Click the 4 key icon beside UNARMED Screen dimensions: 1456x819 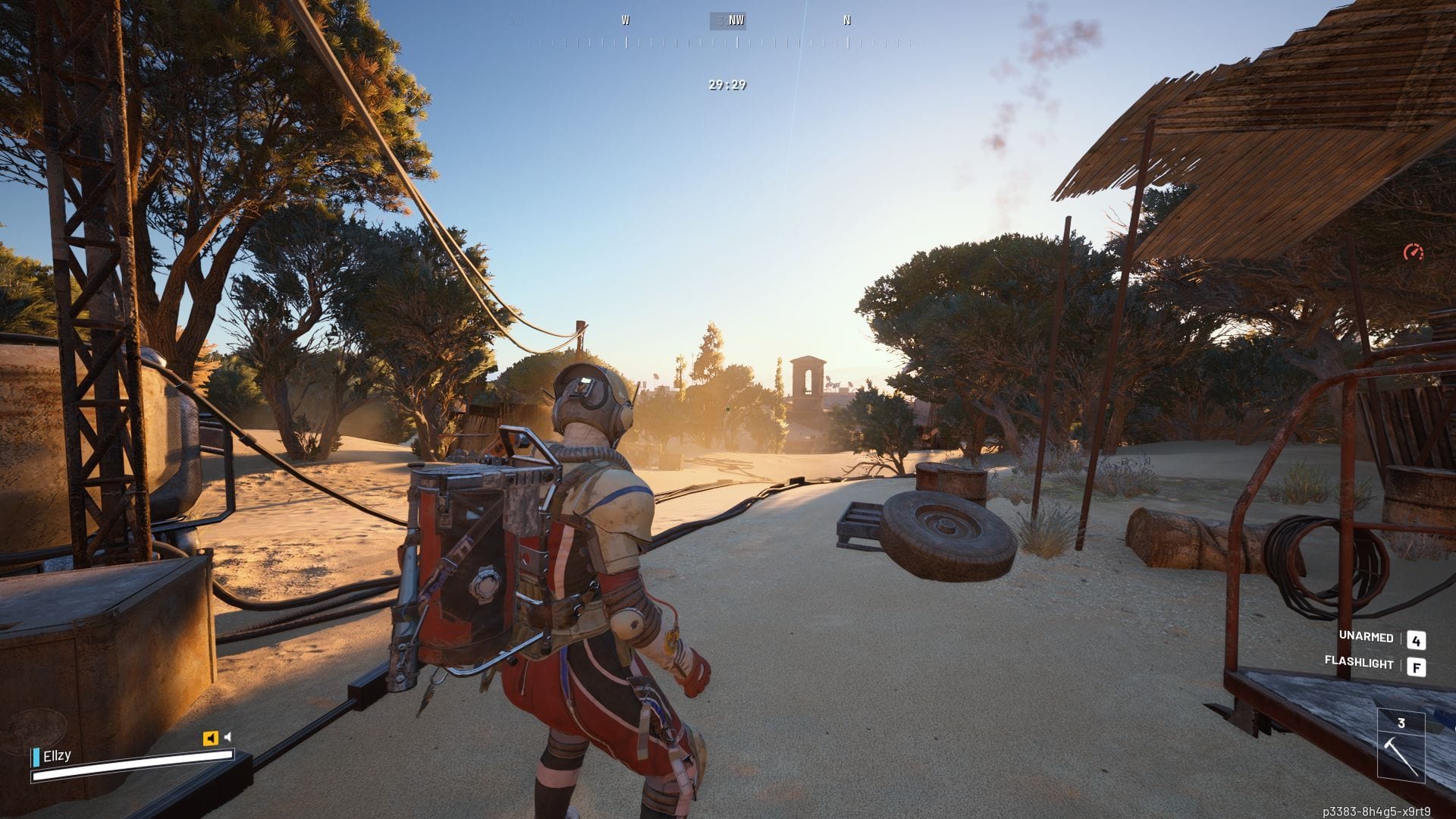click(1417, 641)
